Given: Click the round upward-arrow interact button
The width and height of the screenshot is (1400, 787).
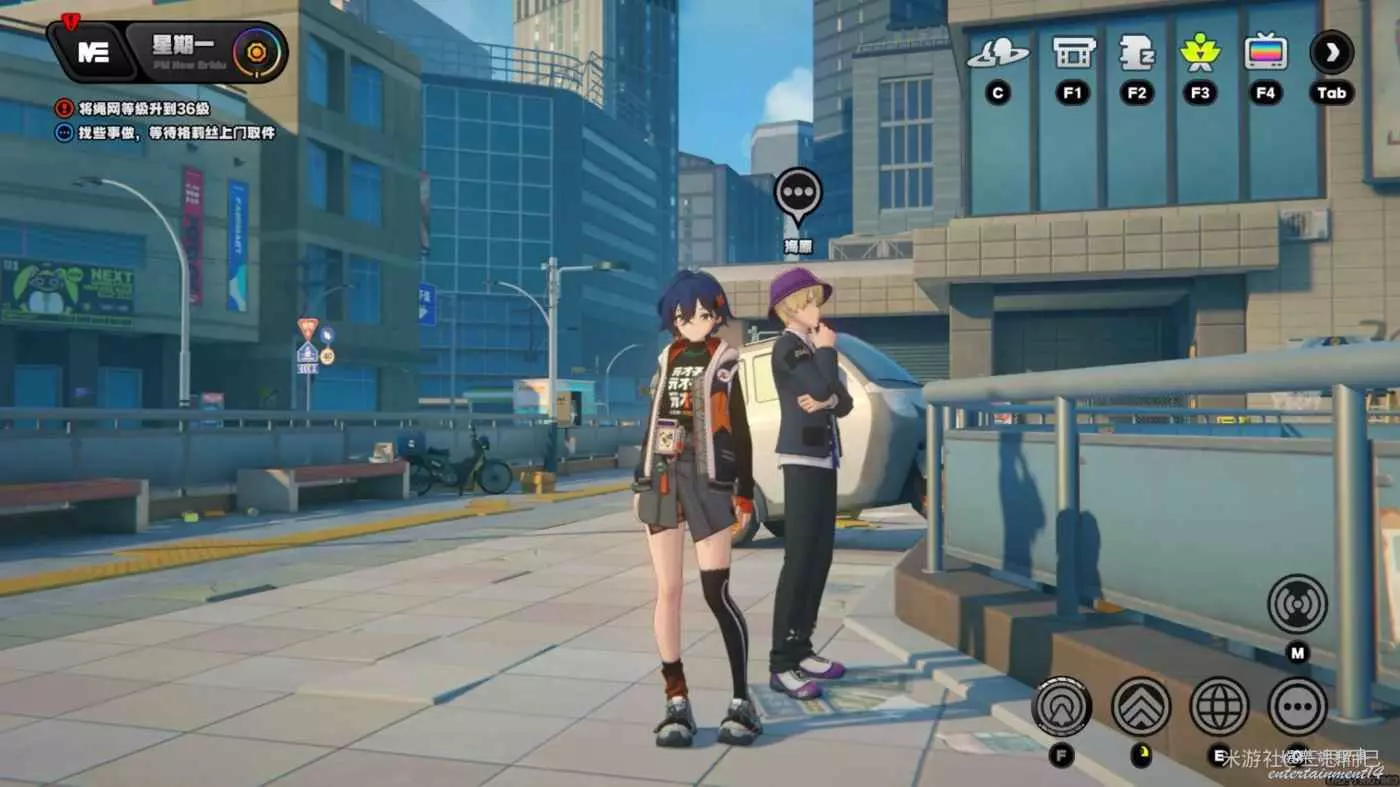Looking at the screenshot, I should click(x=1061, y=706).
